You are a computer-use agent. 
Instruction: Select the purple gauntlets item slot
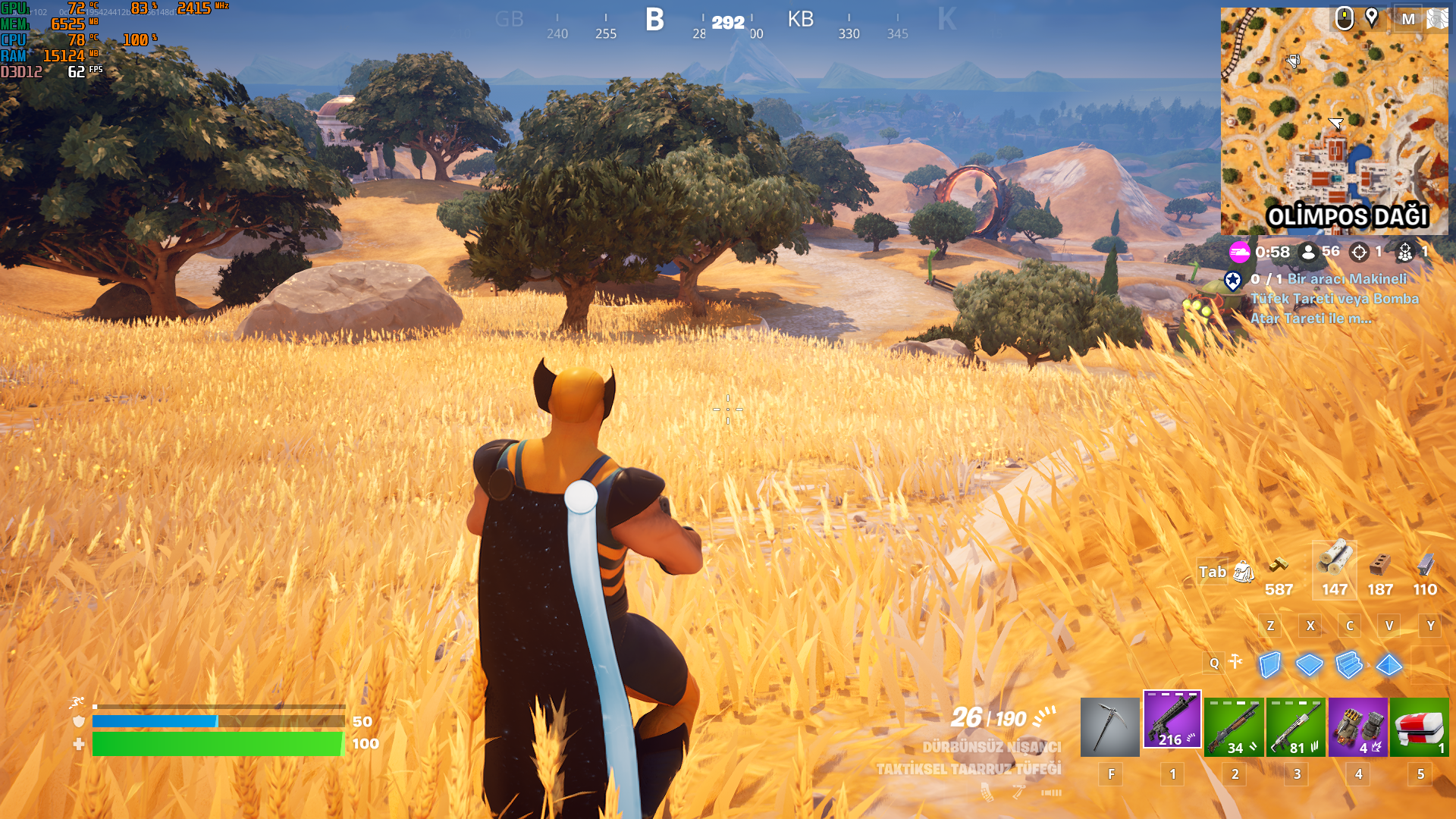(1358, 727)
